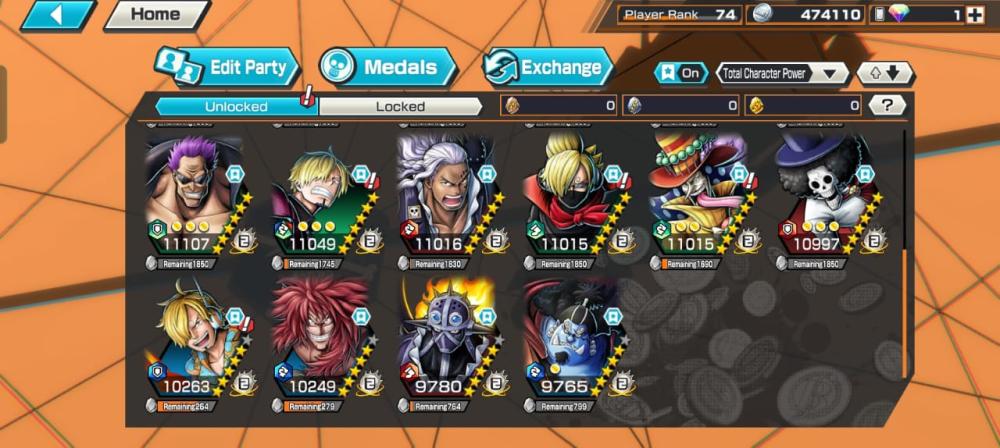1000x448 pixels.
Task: Open Edit Party
Action: pos(228,68)
